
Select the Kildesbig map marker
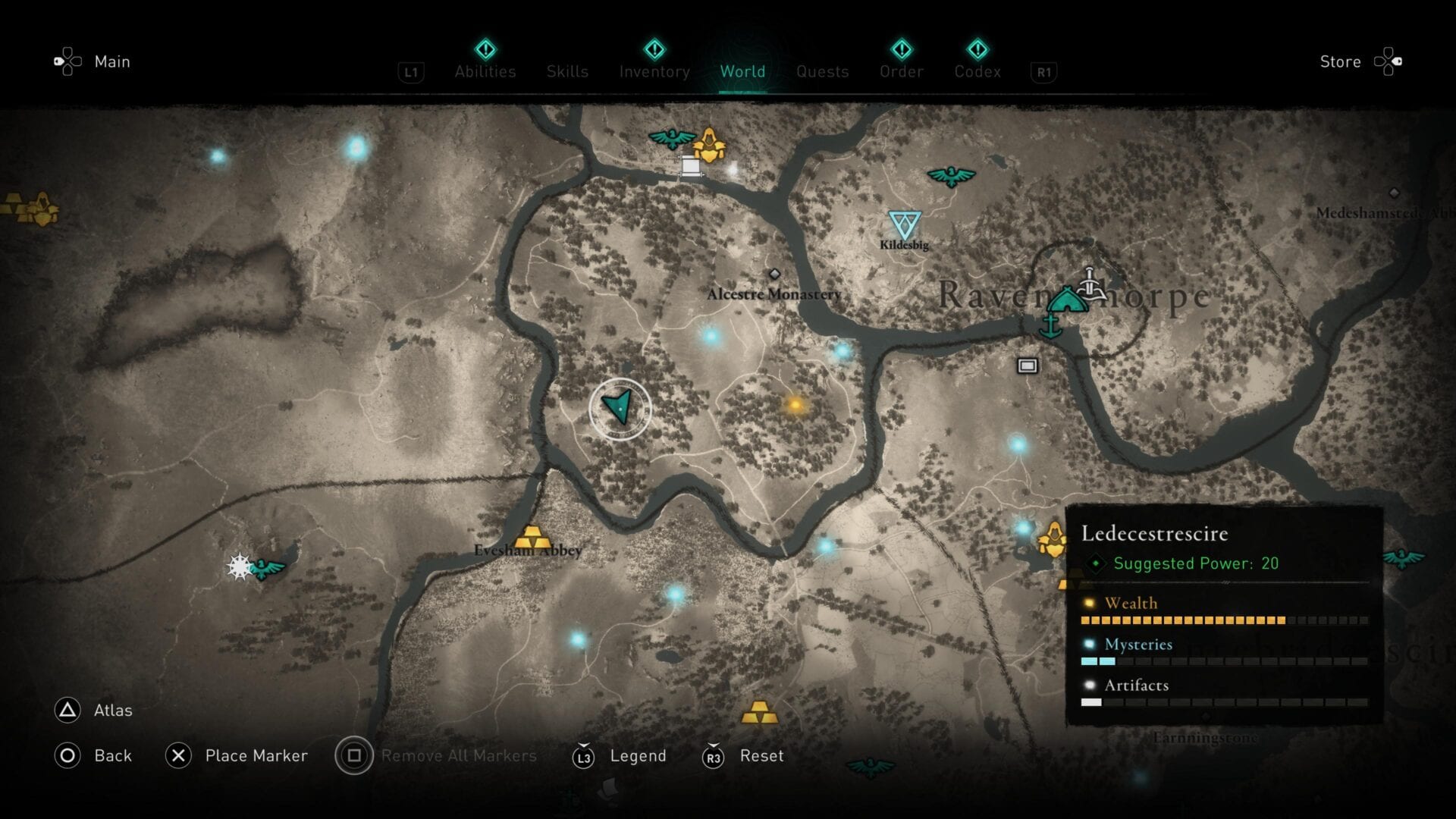pos(904,224)
